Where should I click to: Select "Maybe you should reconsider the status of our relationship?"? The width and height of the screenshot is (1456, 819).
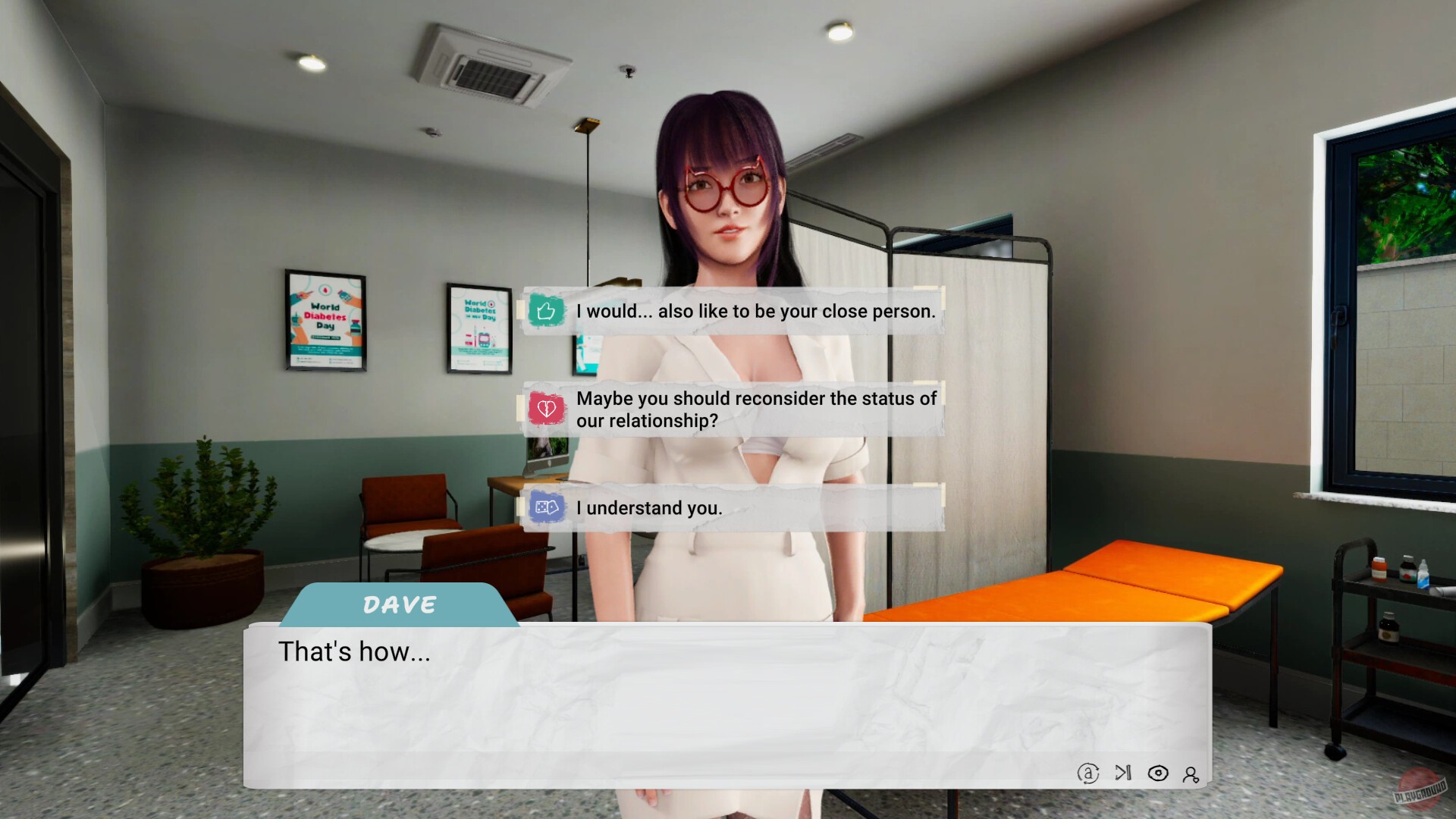tap(756, 409)
